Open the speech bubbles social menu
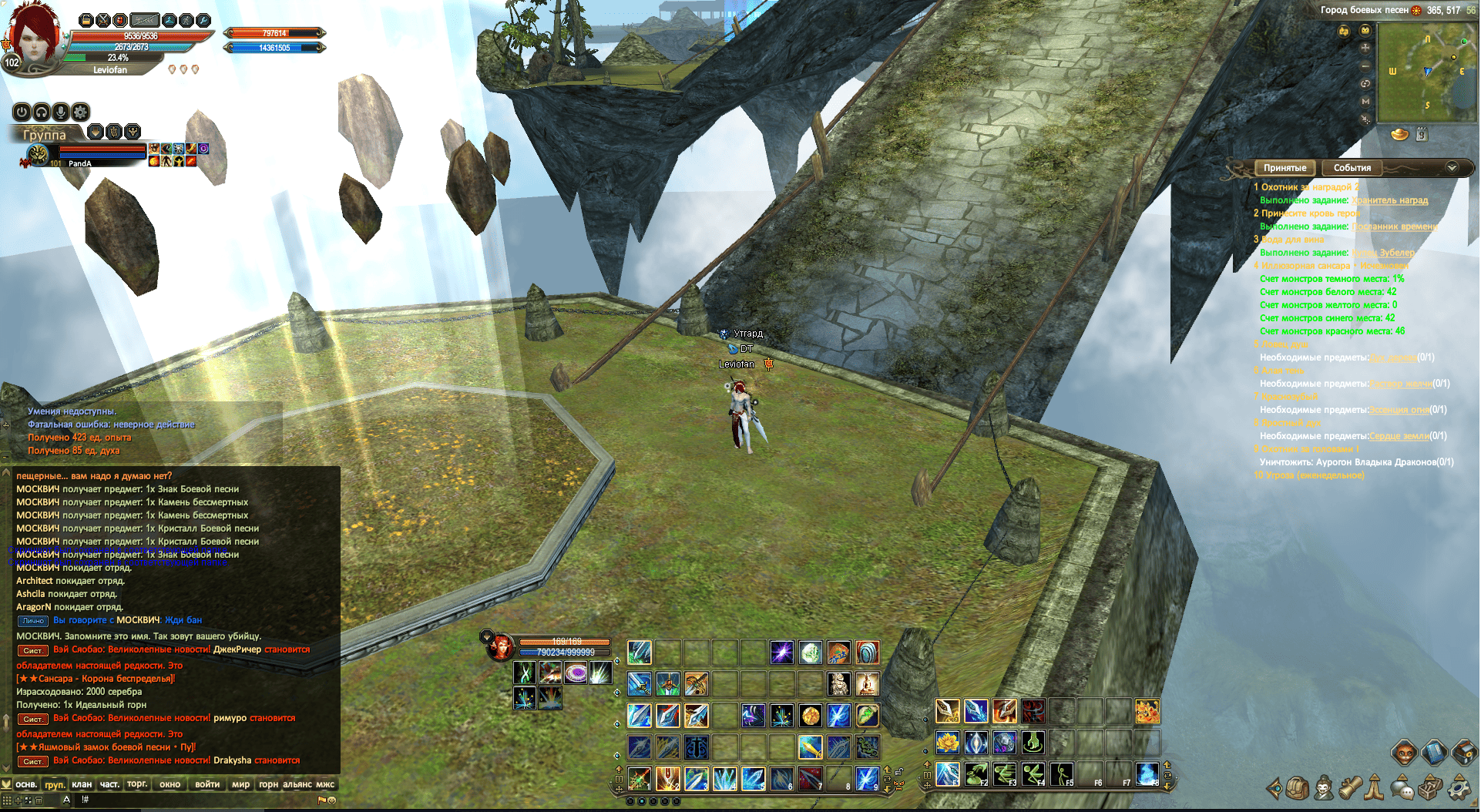This screenshot has width=1481, height=812. tap(1402, 788)
